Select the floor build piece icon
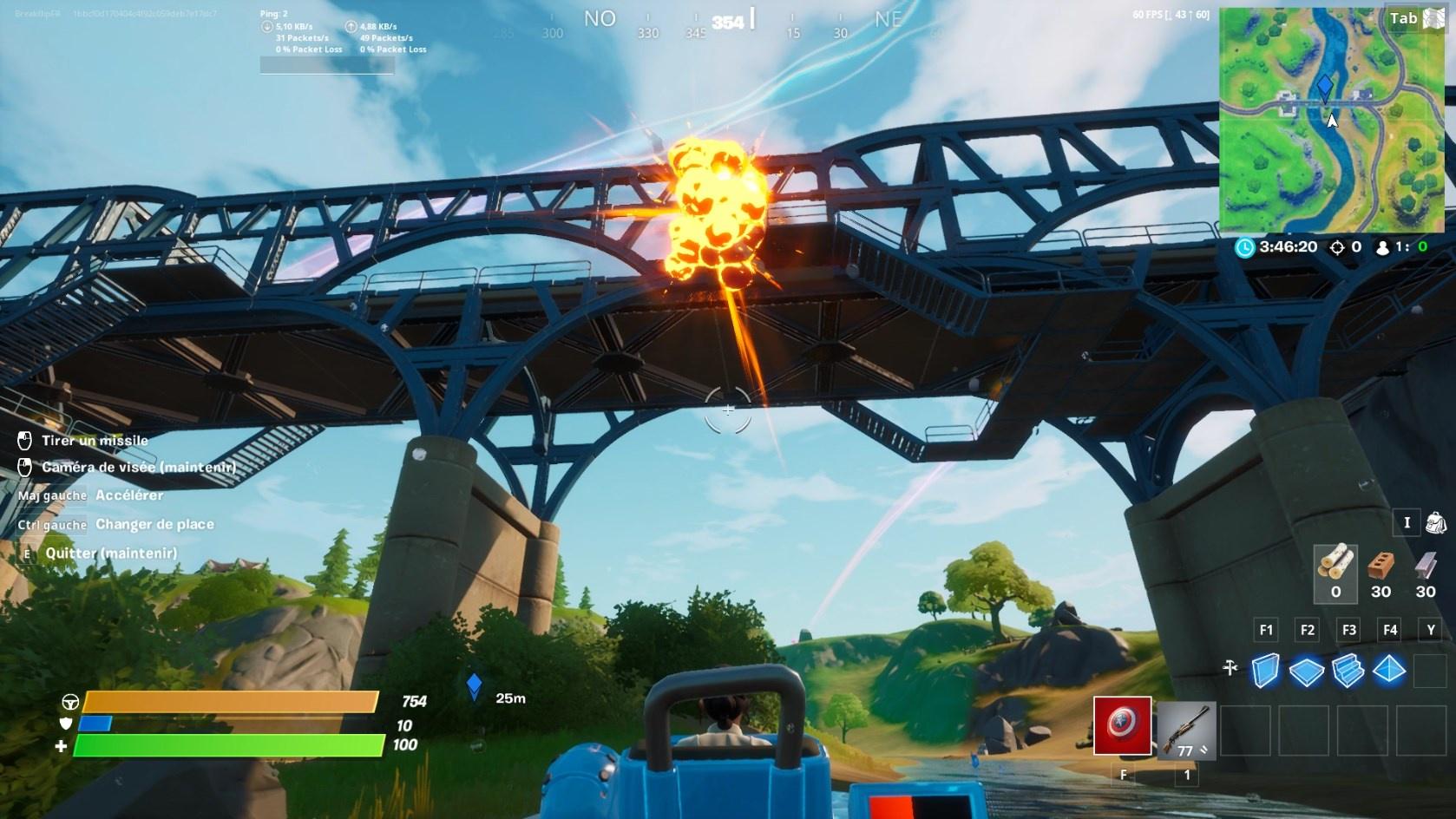This screenshot has width=1456, height=819. tap(1306, 671)
